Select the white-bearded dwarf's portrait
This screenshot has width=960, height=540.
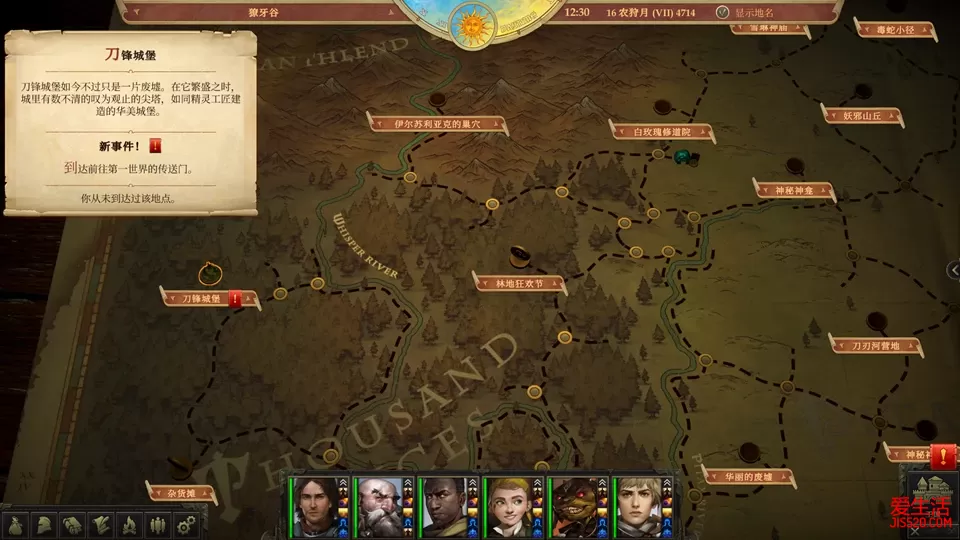click(382, 504)
